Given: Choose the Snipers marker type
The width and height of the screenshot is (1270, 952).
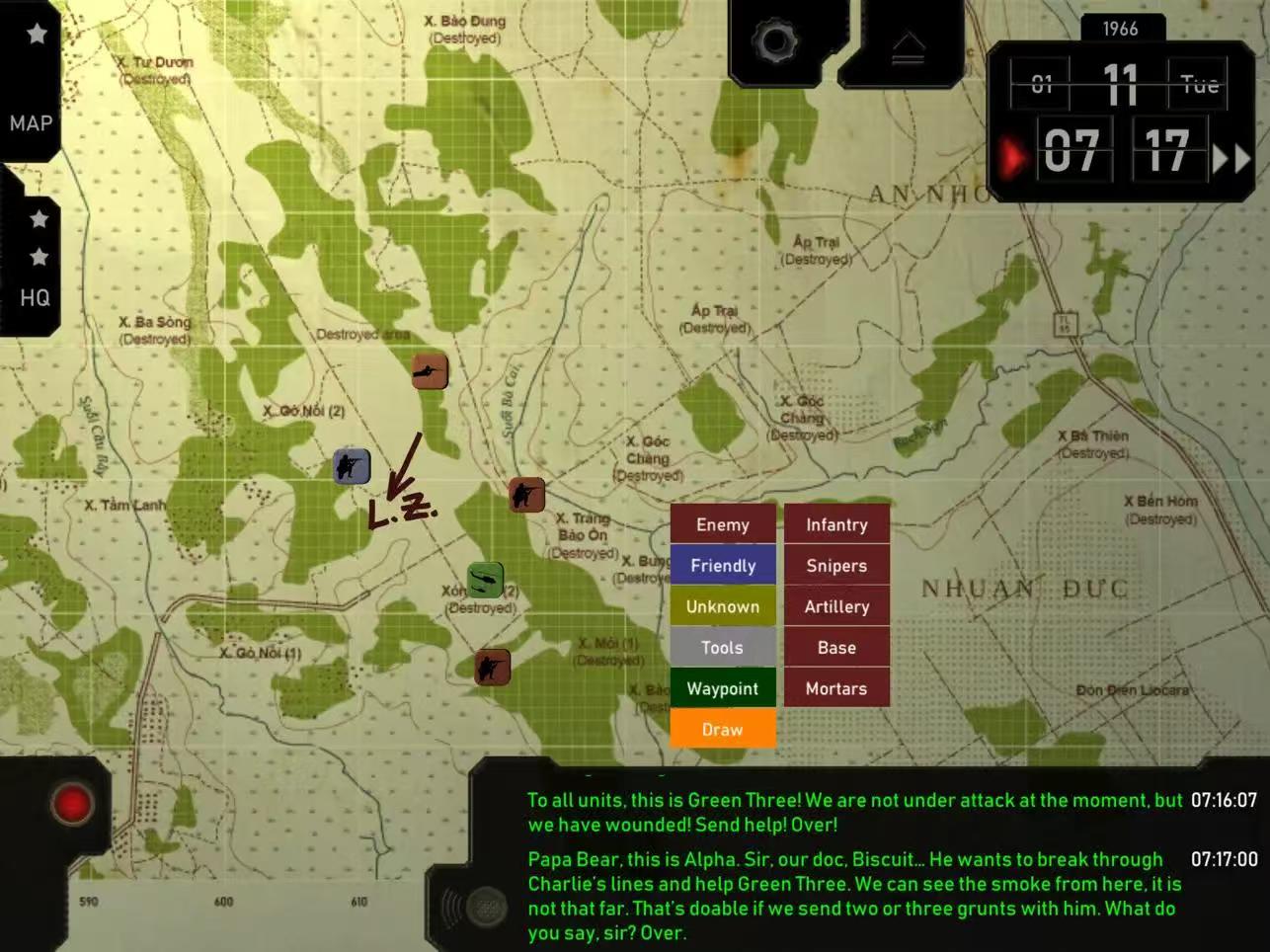Looking at the screenshot, I should click(836, 566).
